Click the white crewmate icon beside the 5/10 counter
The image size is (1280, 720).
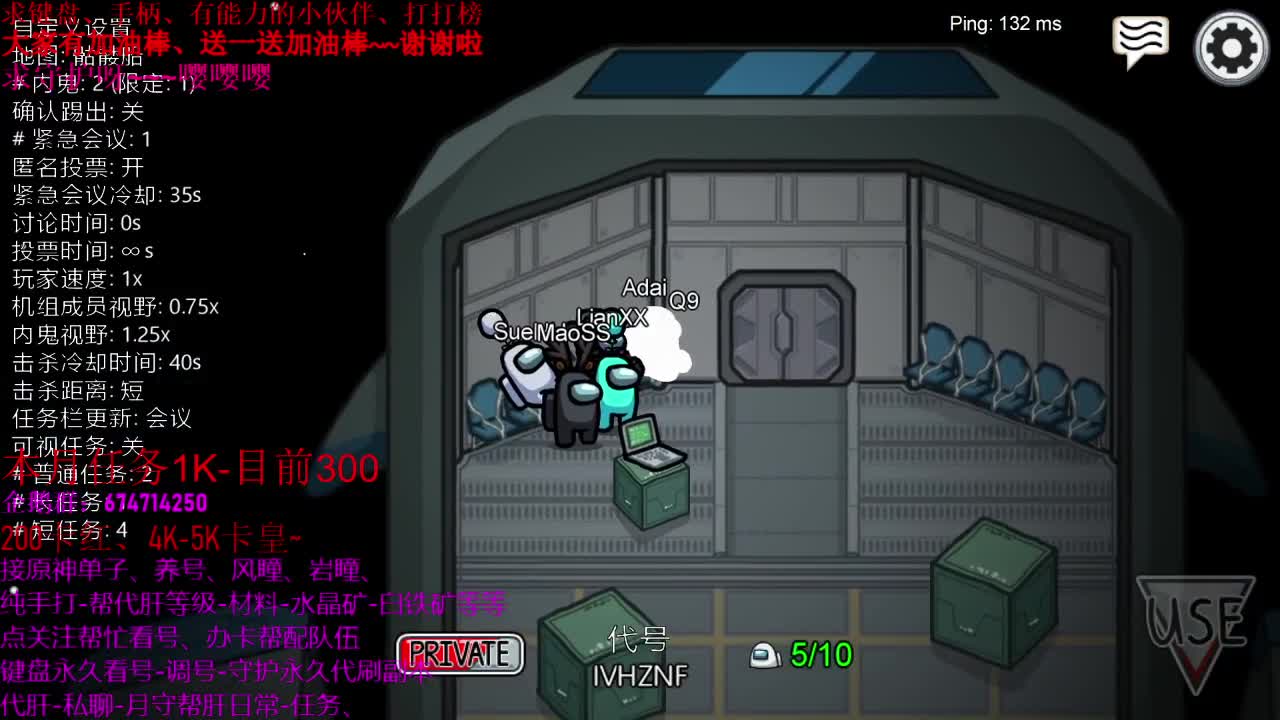tap(764, 655)
